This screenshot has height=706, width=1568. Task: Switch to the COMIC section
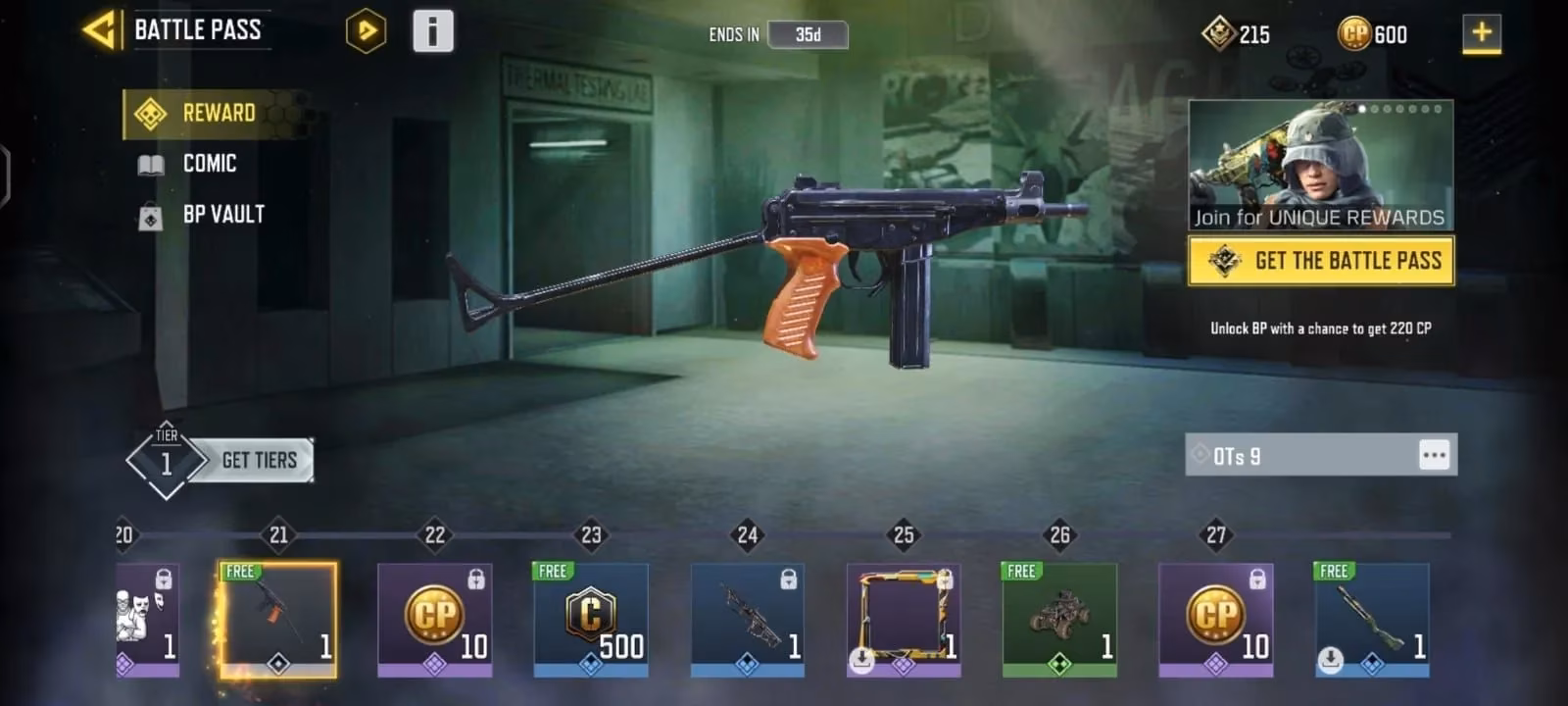pyautogui.click(x=207, y=164)
